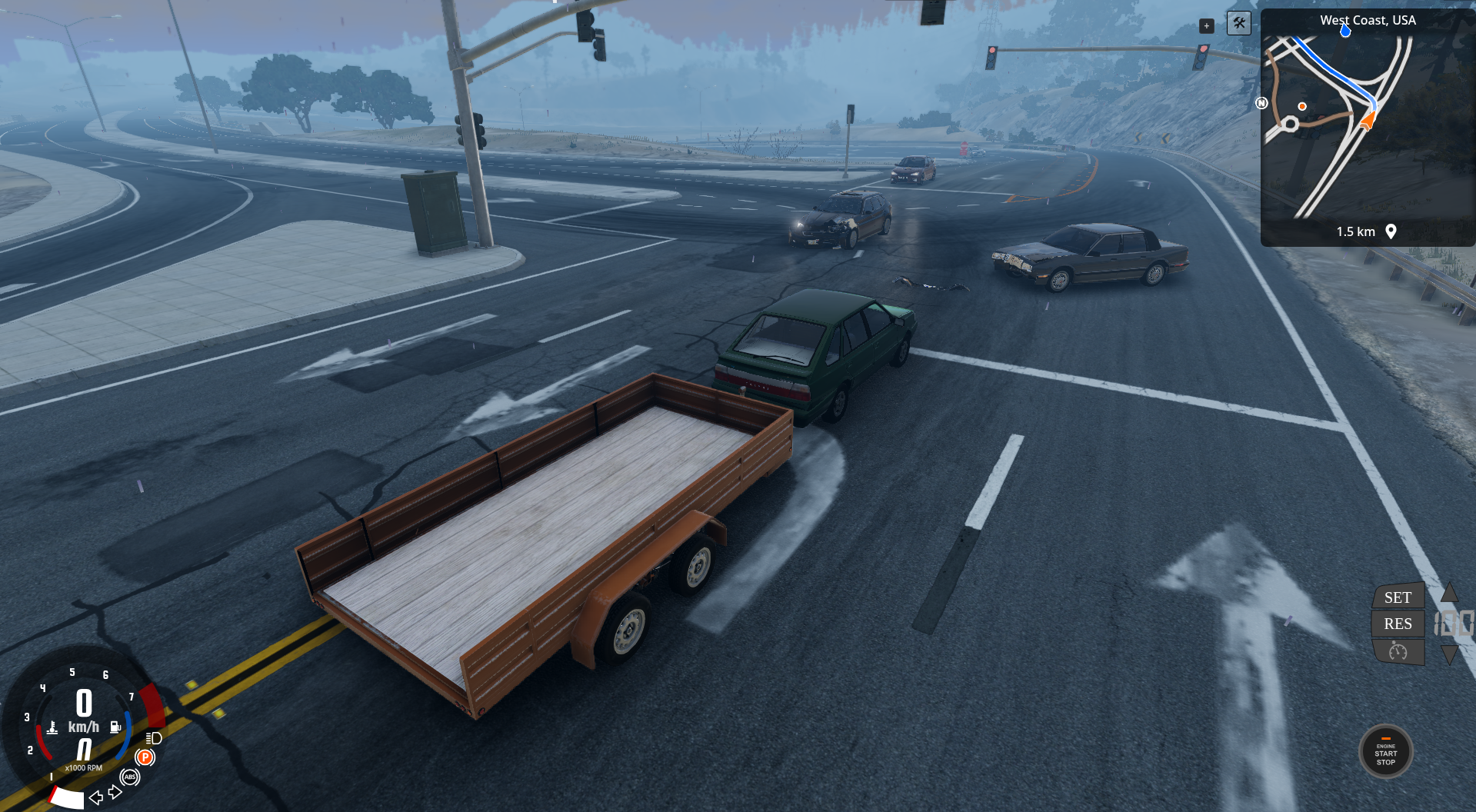
Task: Click the location pin beside 1.5 km
Action: coord(1391,231)
